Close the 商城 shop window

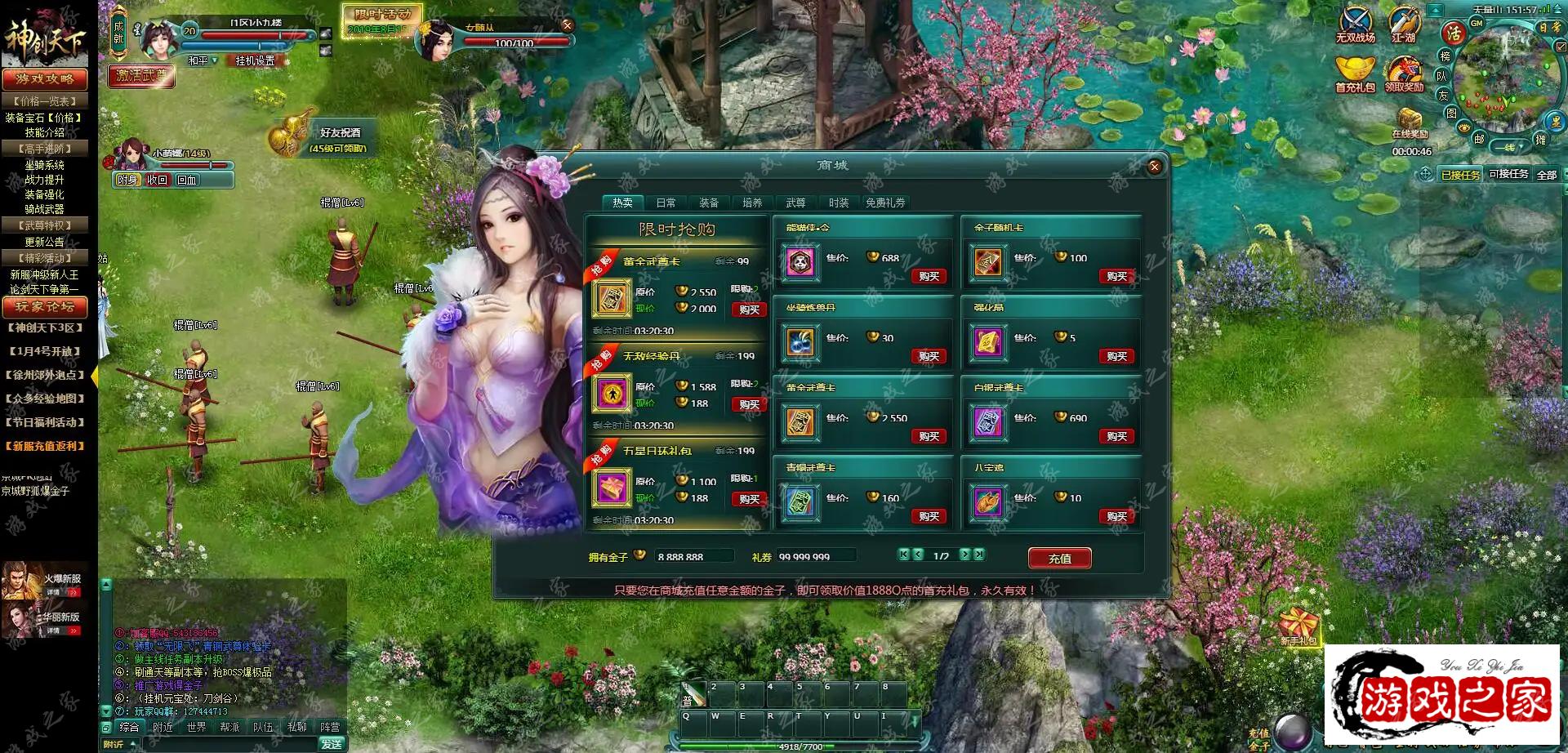pyautogui.click(x=1154, y=167)
